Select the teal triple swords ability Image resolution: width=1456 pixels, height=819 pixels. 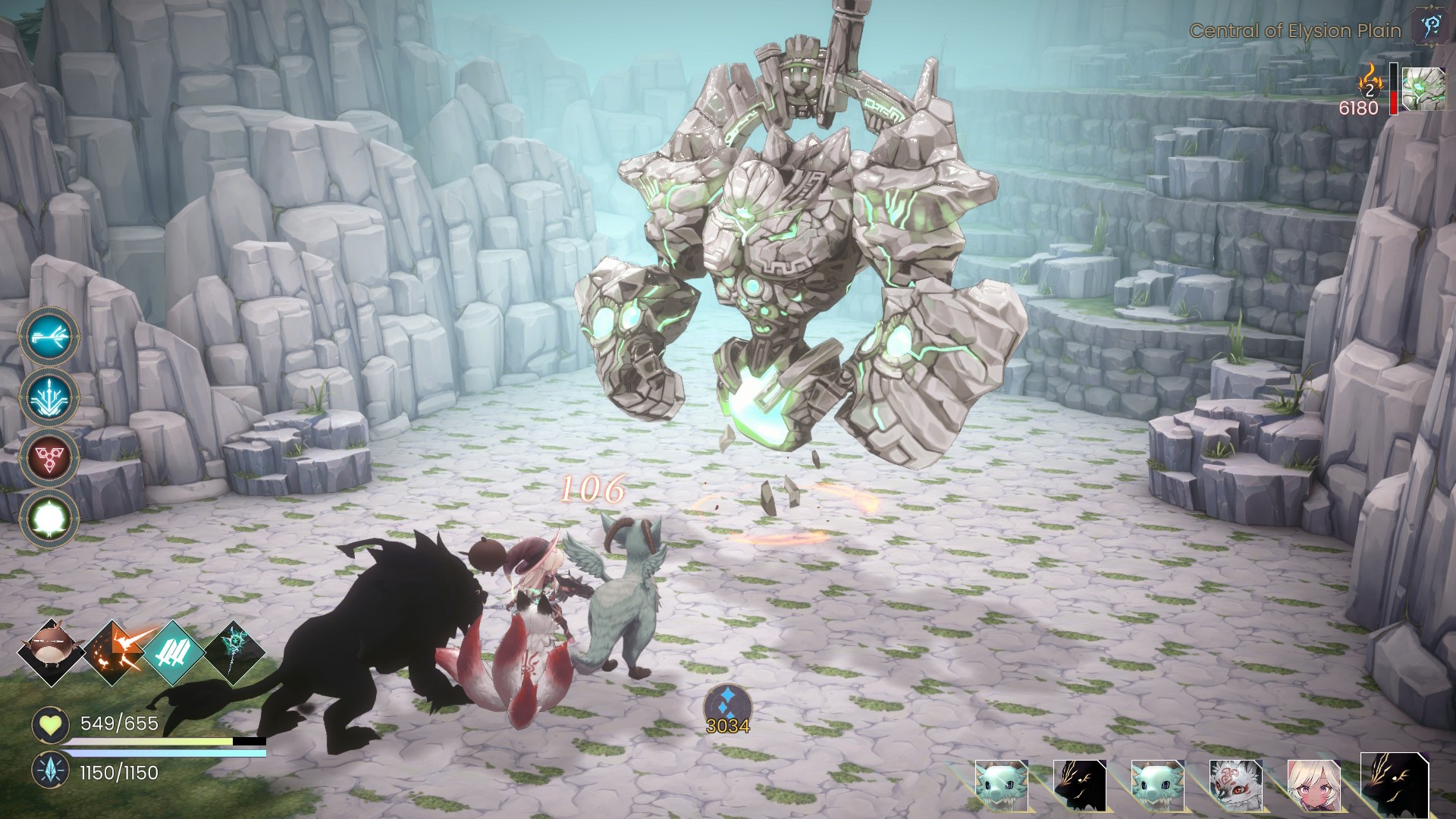point(173,652)
